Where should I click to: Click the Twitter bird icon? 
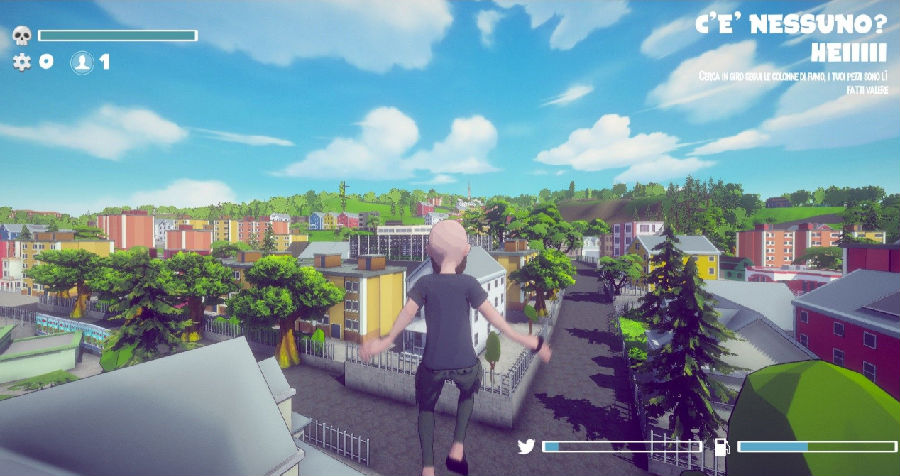click(x=526, y=446)
